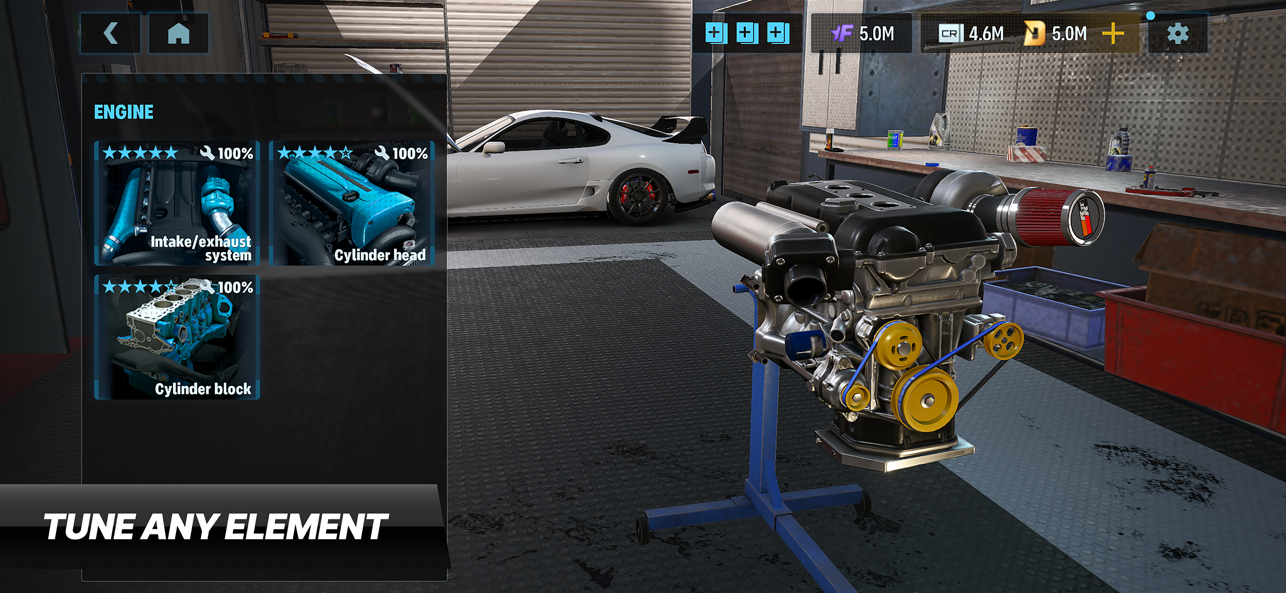The height and width of the screenshot is (593, 1286).
Task: Return to the home screen
Action: pyautogui.click(x=179, y=33)
